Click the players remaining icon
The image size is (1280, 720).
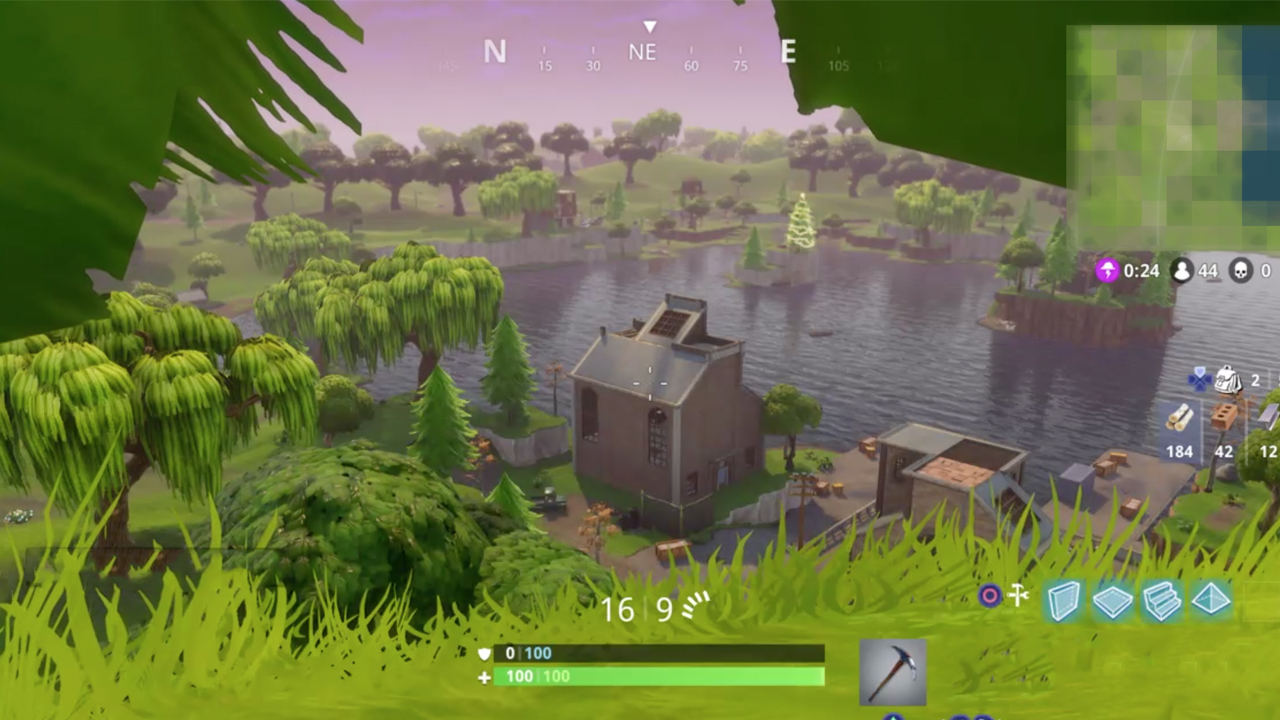[1182, 271]
